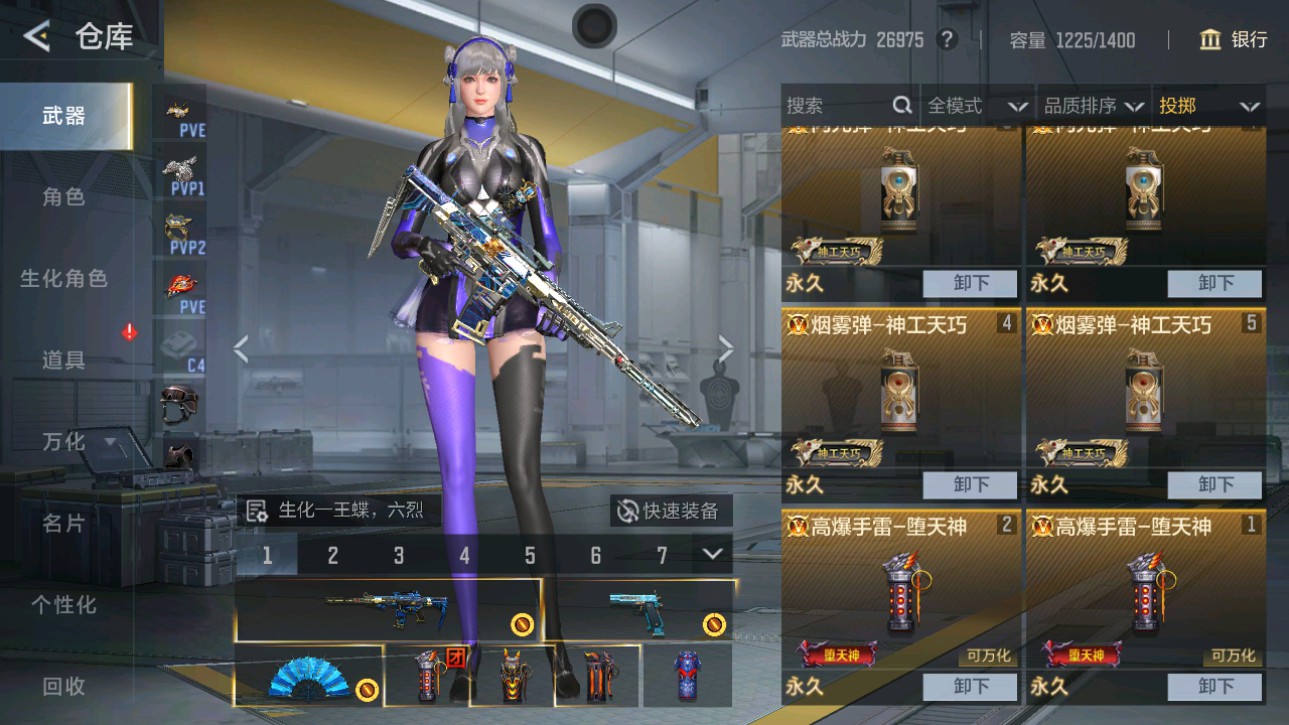
Task: Click the right arrow to rotate the character
Action: [x=726, y=348]
